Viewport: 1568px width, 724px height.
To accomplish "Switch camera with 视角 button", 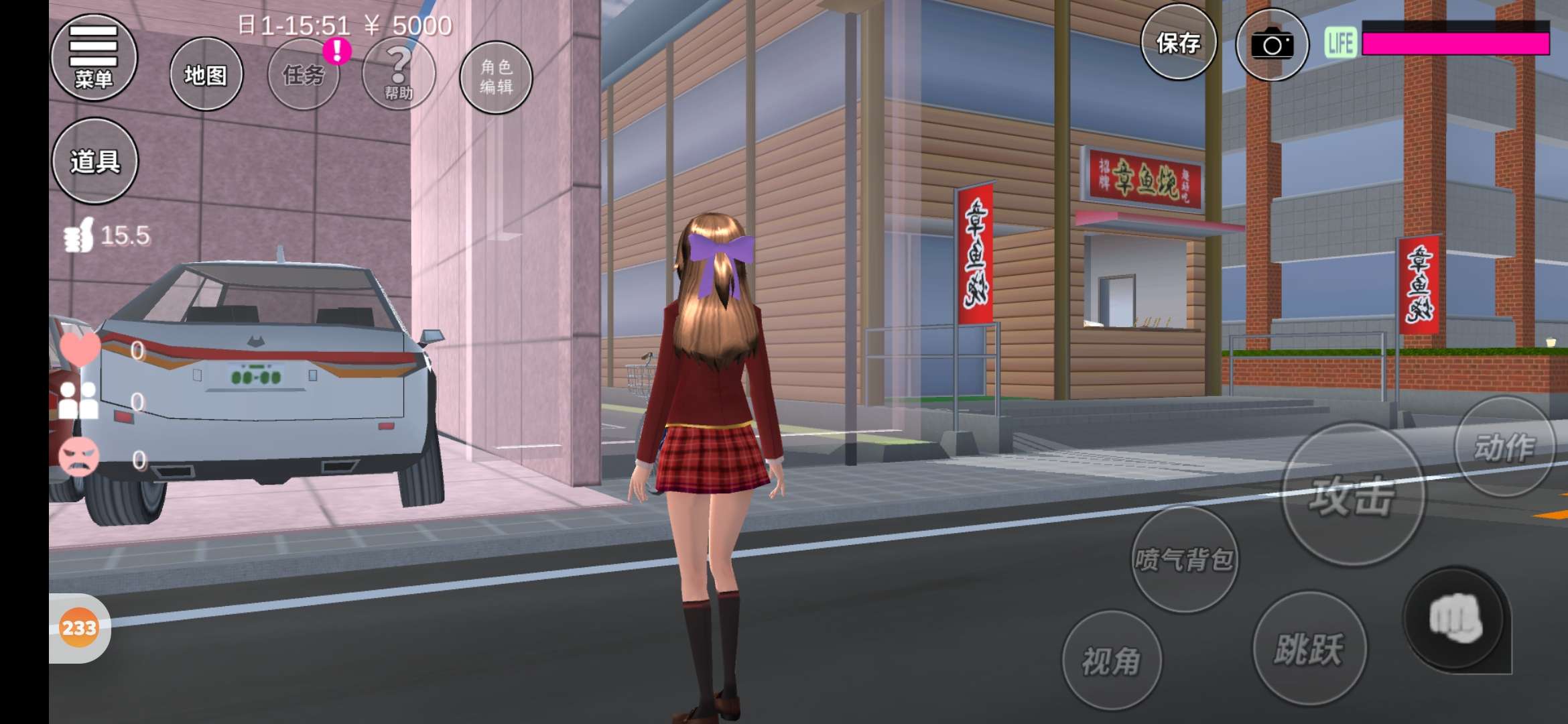I will (x=1112, y=660).
